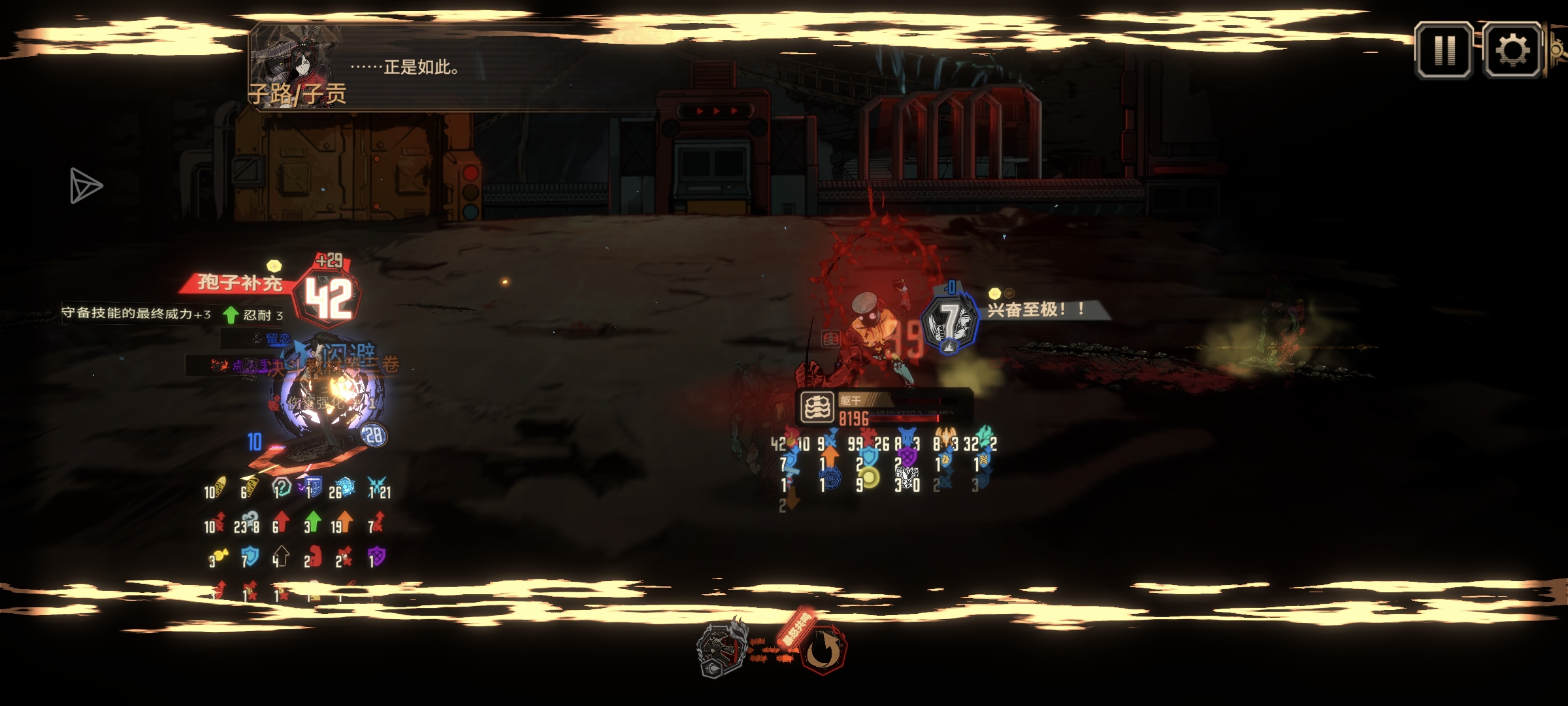Pause the battle
Viewport: 1568px width, 706px height.
coord(1443,50)
